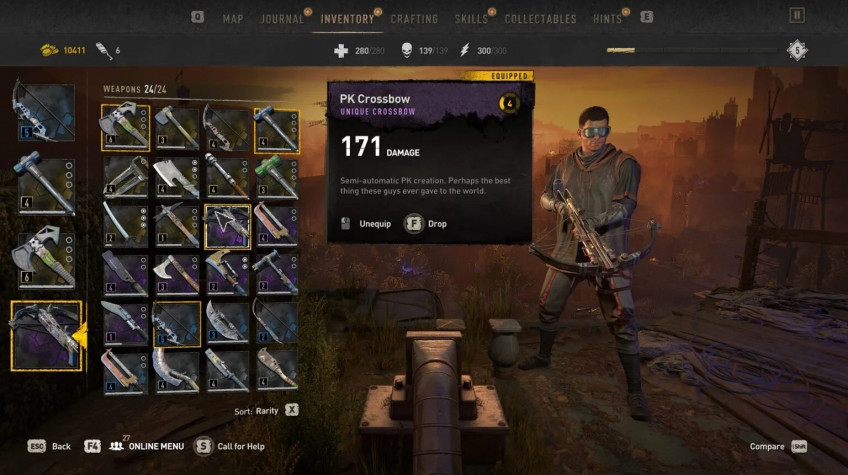
Task: Select the Inventory tab
Action: click(347, 19)
